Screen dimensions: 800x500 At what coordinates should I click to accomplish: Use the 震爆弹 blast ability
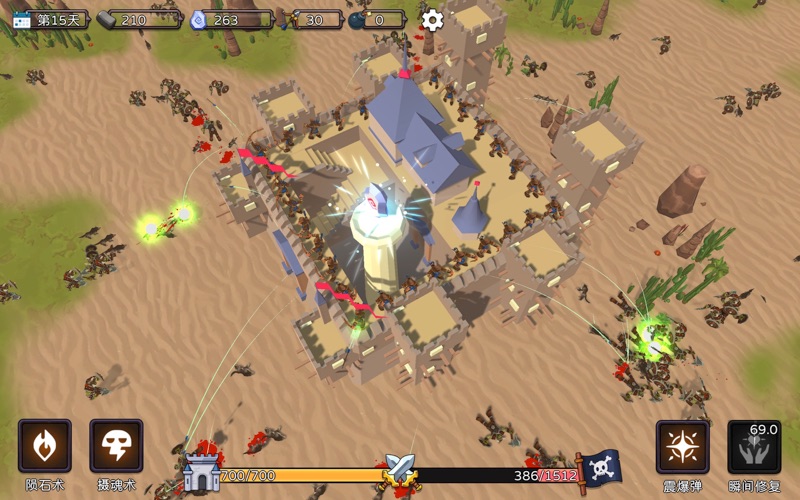coord(683,446)
